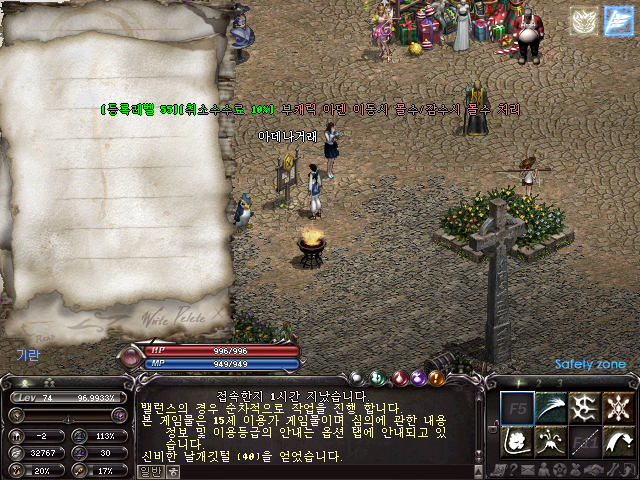Select the 일반 chat tab
The image size is (640, 480).
tap(149, 471)
